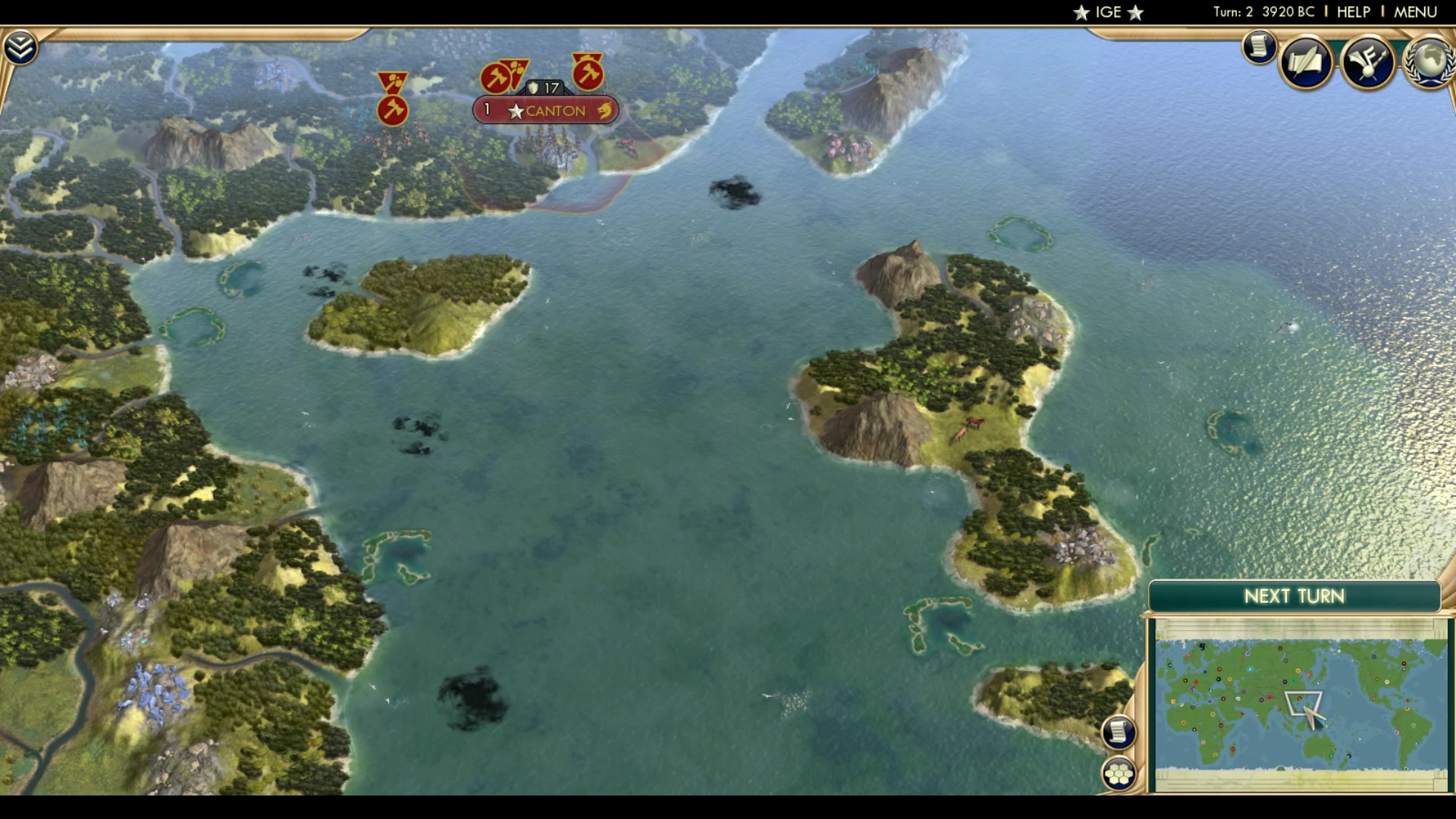Image resolution: width=1456 pixels, height=819 pixels.
Task: Toggle the unit list chevron in top-left corner
Action: (x=23, y=45)
